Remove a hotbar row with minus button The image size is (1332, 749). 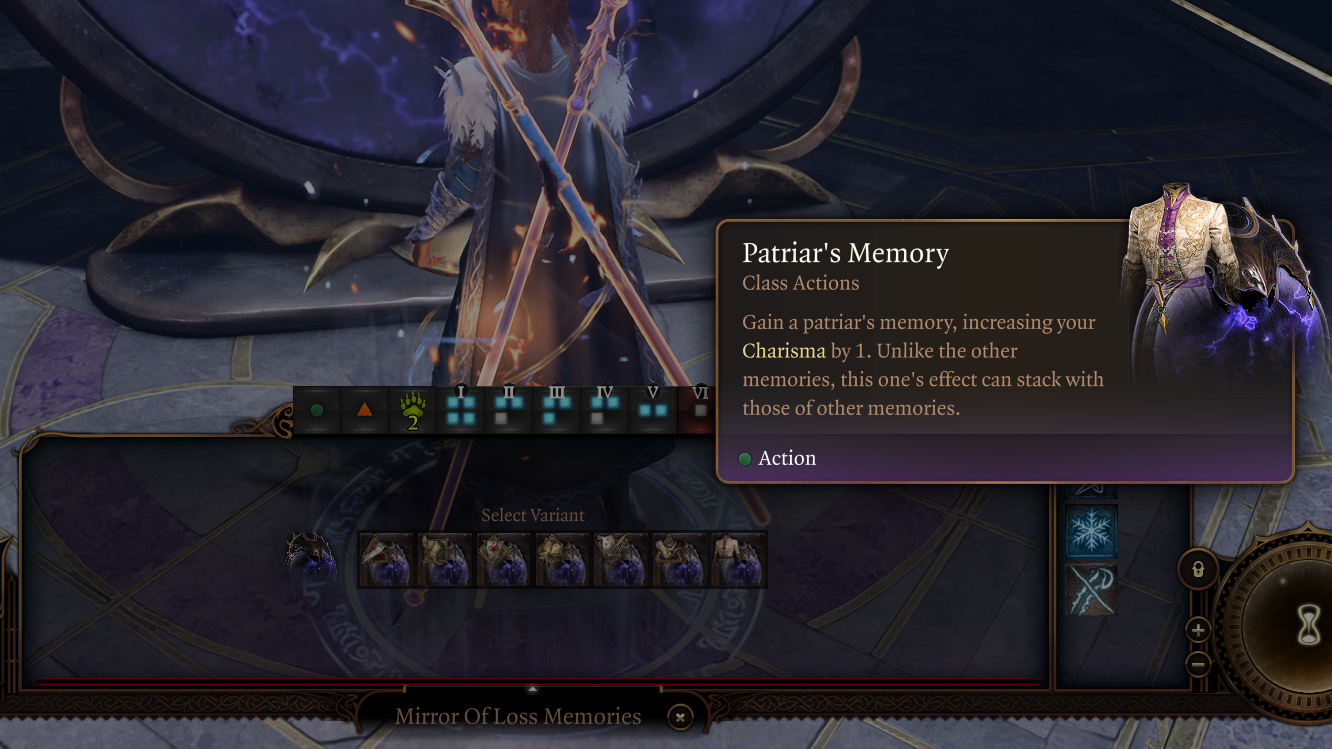pyautogui.click(x=1198, y=665)
